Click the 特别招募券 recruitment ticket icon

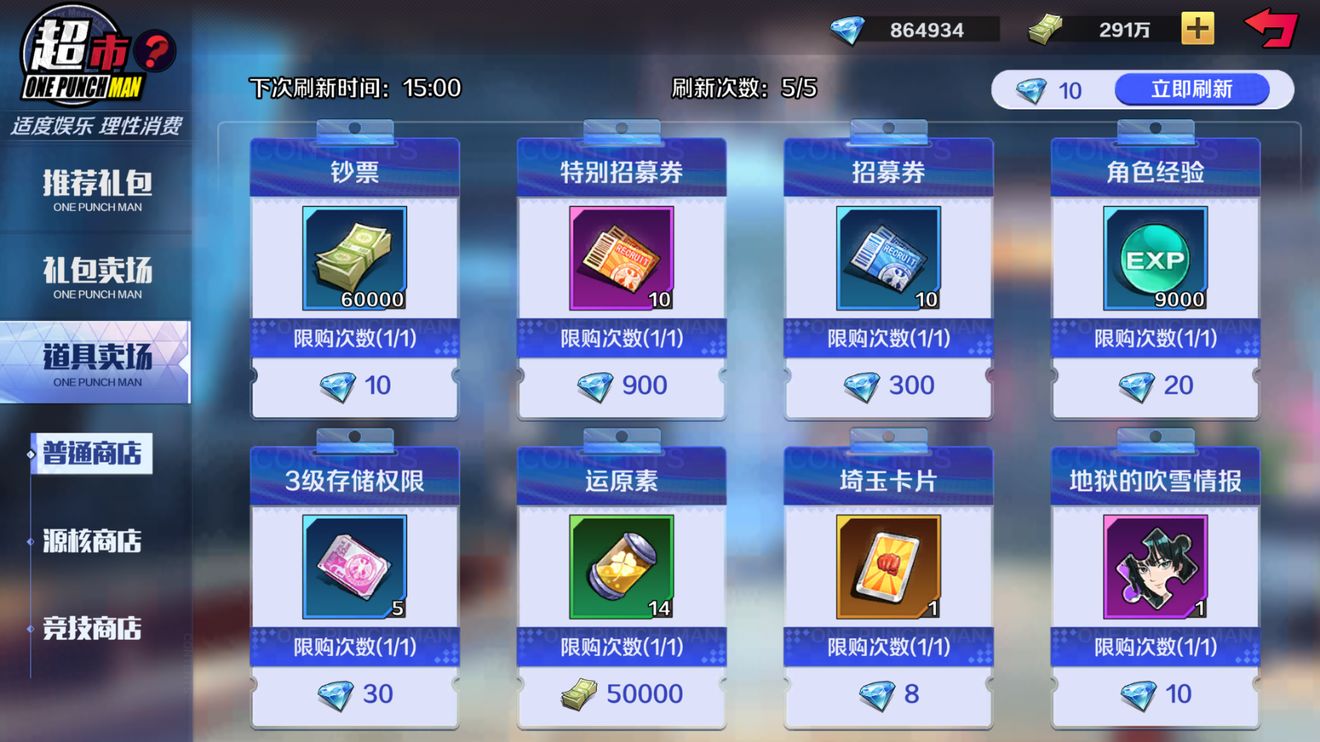[620, 258]
